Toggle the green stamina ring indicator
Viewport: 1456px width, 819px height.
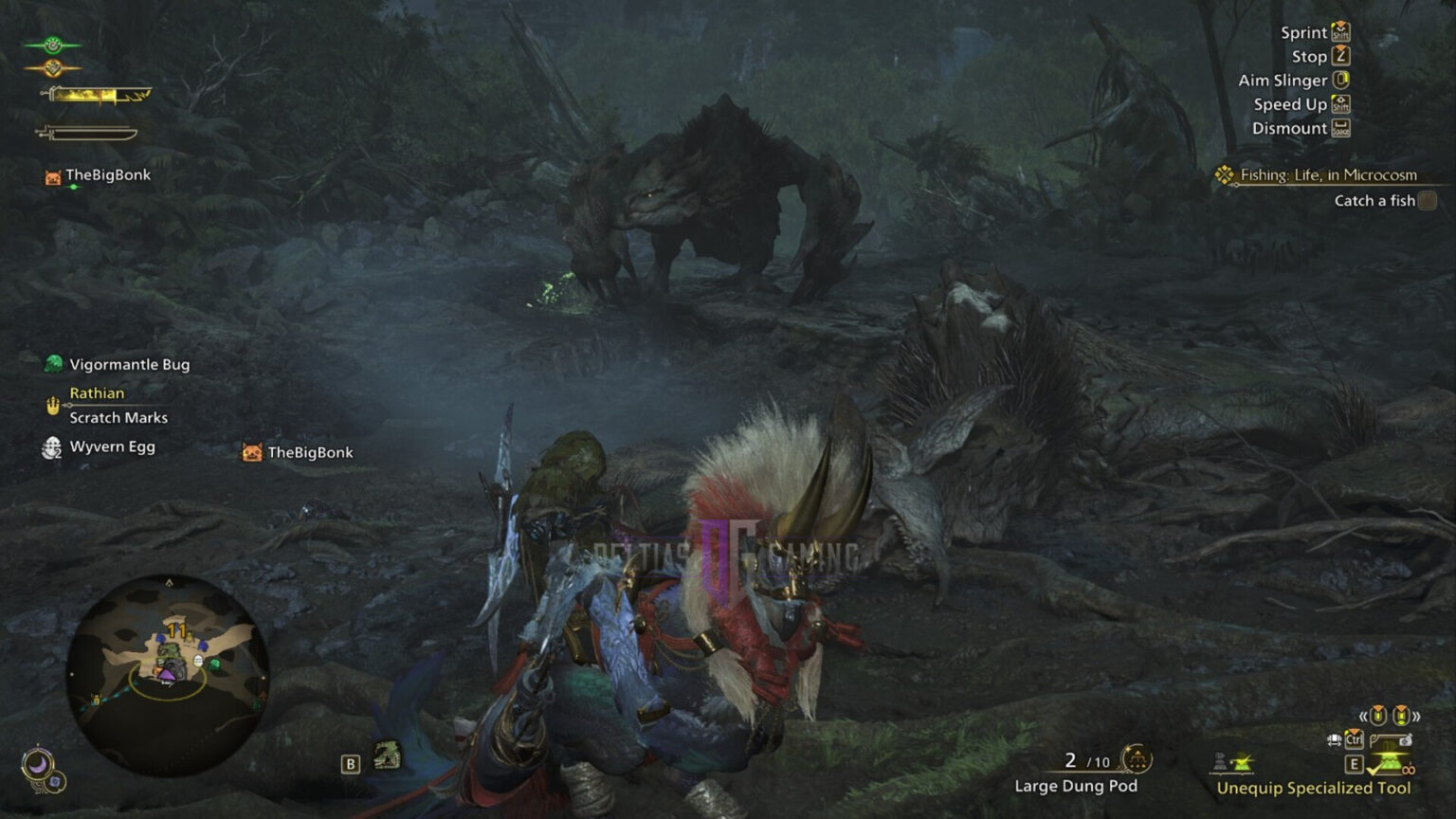(51, 43)
